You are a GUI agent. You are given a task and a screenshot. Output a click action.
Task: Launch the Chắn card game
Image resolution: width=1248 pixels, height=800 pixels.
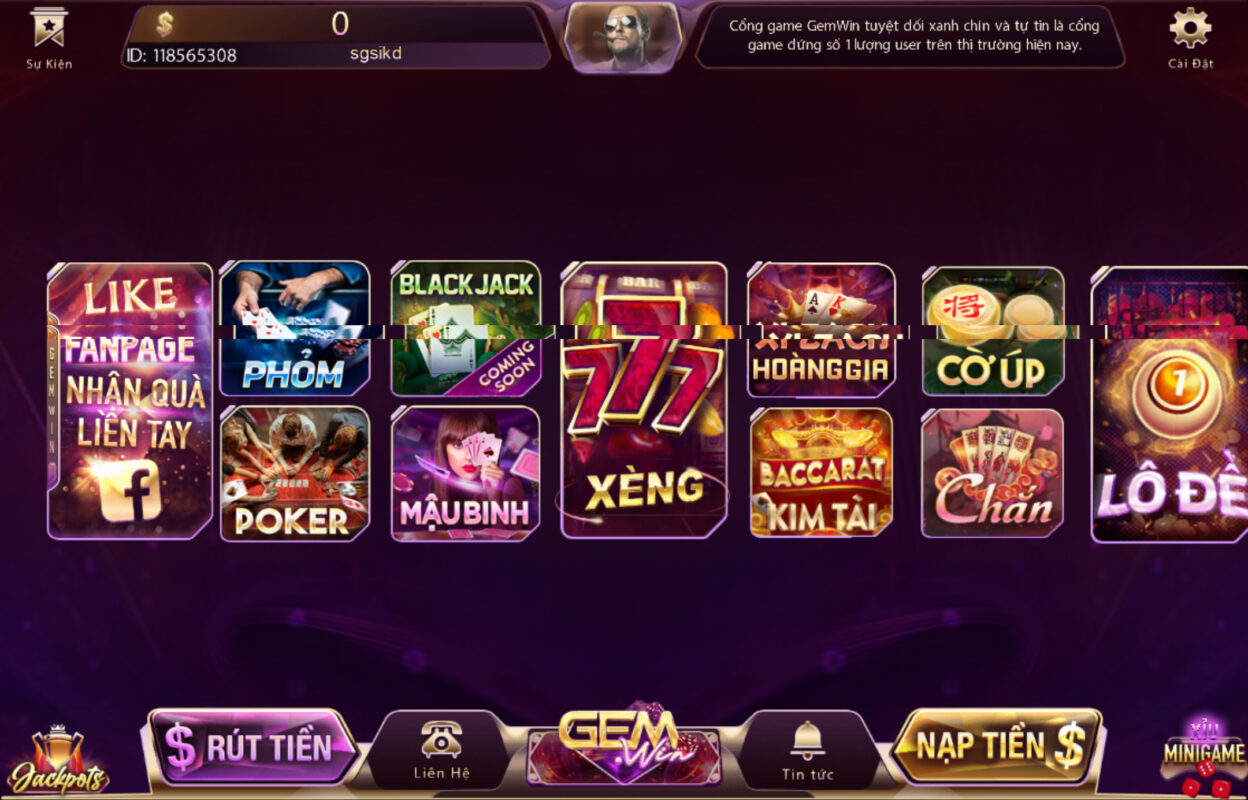tap(992, 472)
